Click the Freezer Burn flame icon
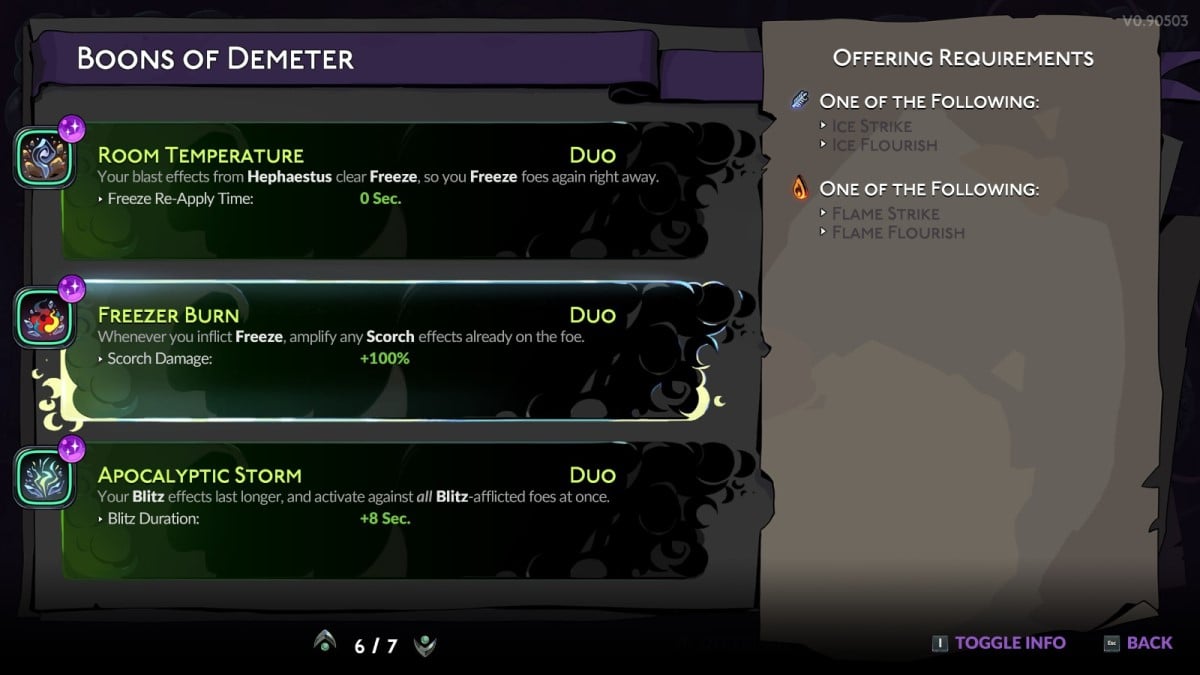 pyautogui.click(x=43, y=317)
